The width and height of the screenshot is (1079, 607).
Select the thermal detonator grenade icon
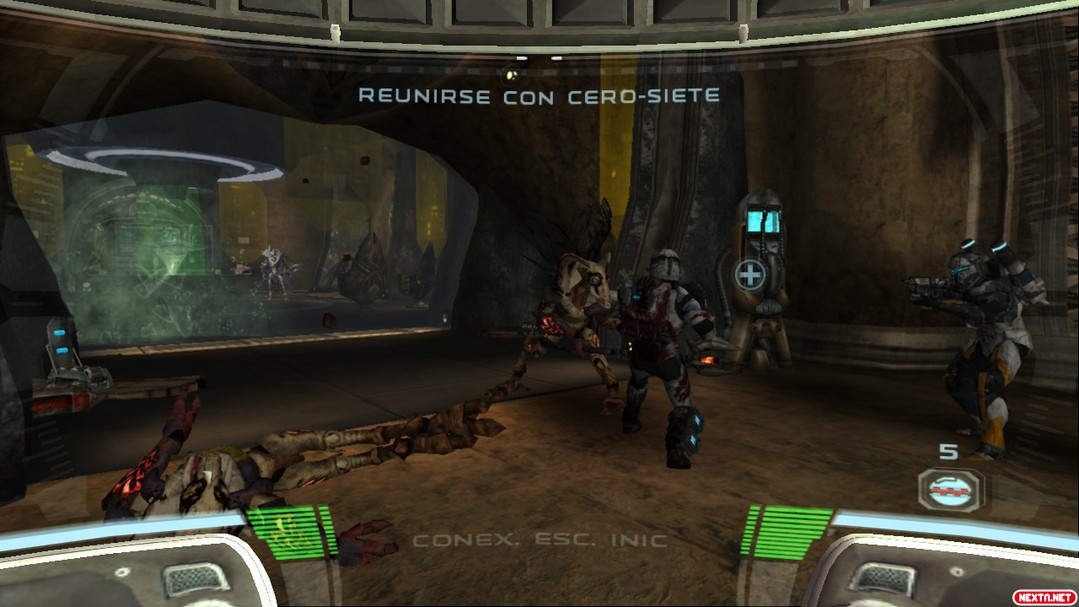click(950, 490)
